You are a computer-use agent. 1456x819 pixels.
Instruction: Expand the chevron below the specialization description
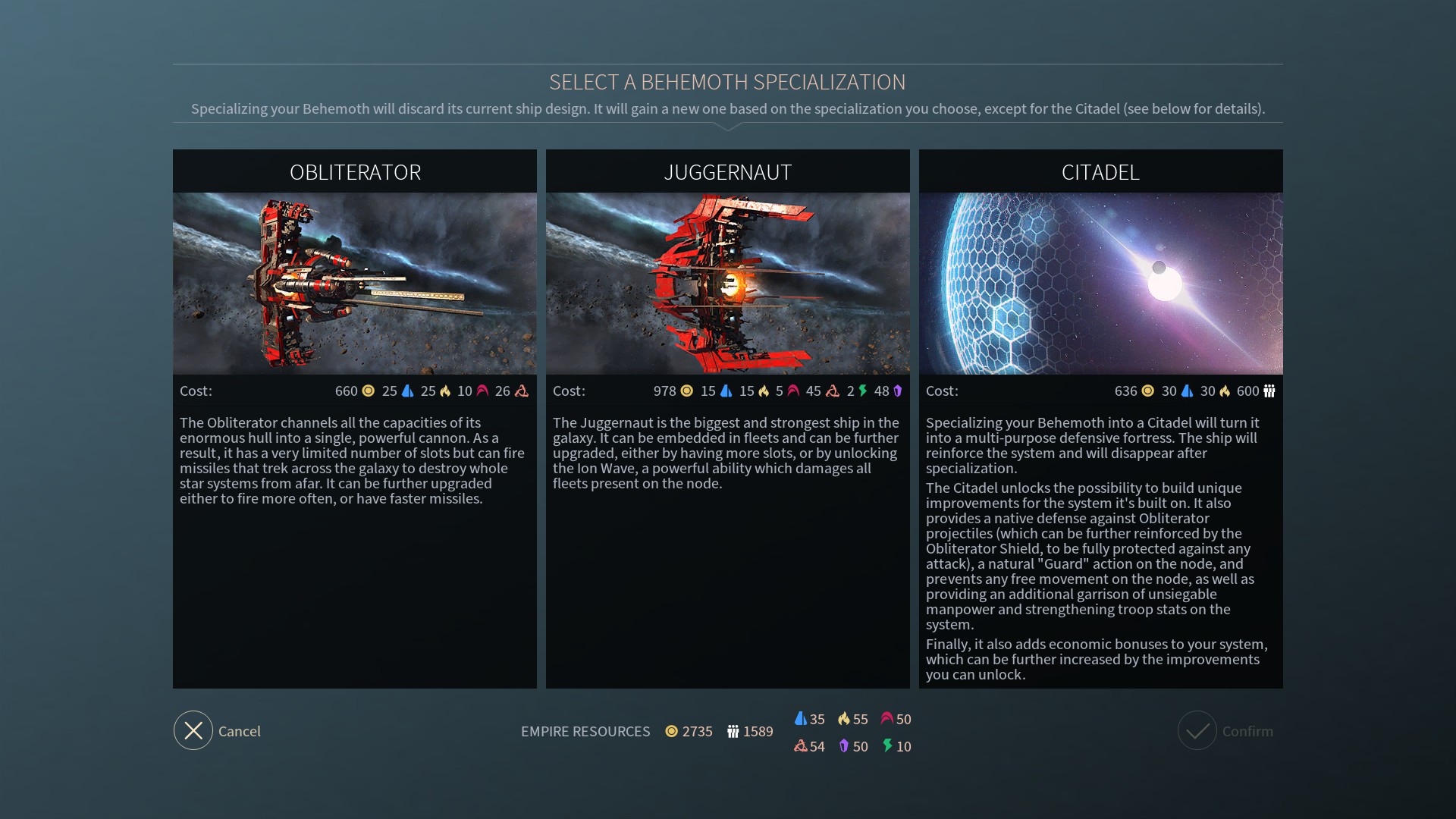728,127
